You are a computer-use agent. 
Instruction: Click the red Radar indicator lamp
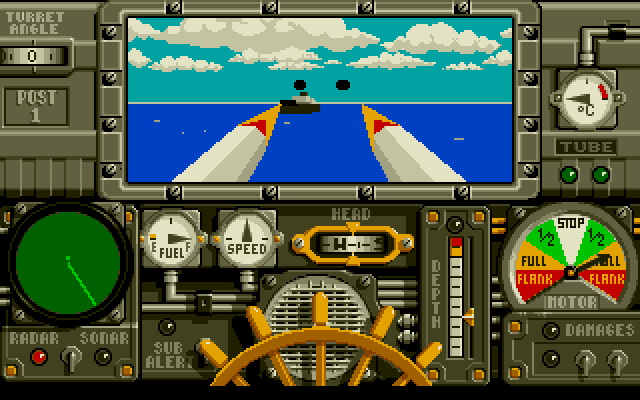(x=41, y=356)
